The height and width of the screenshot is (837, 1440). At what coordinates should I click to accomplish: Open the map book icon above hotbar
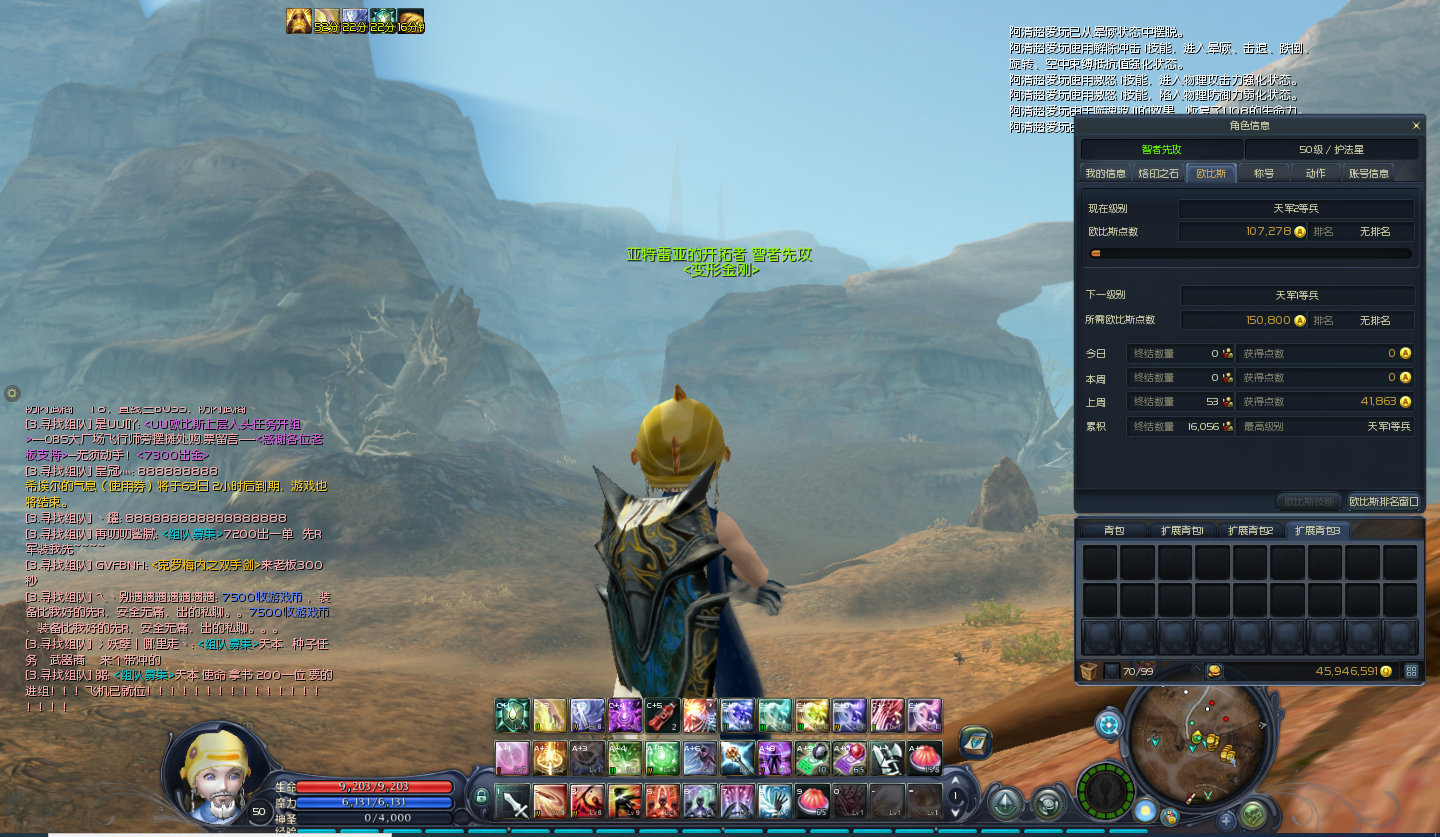click(975, 741)
